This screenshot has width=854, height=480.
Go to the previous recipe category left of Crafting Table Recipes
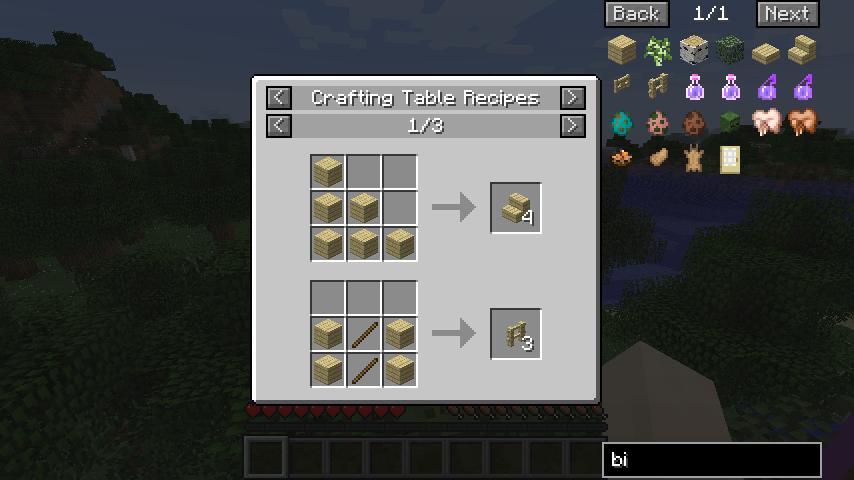pyautogui.click(x=279, y=98)
